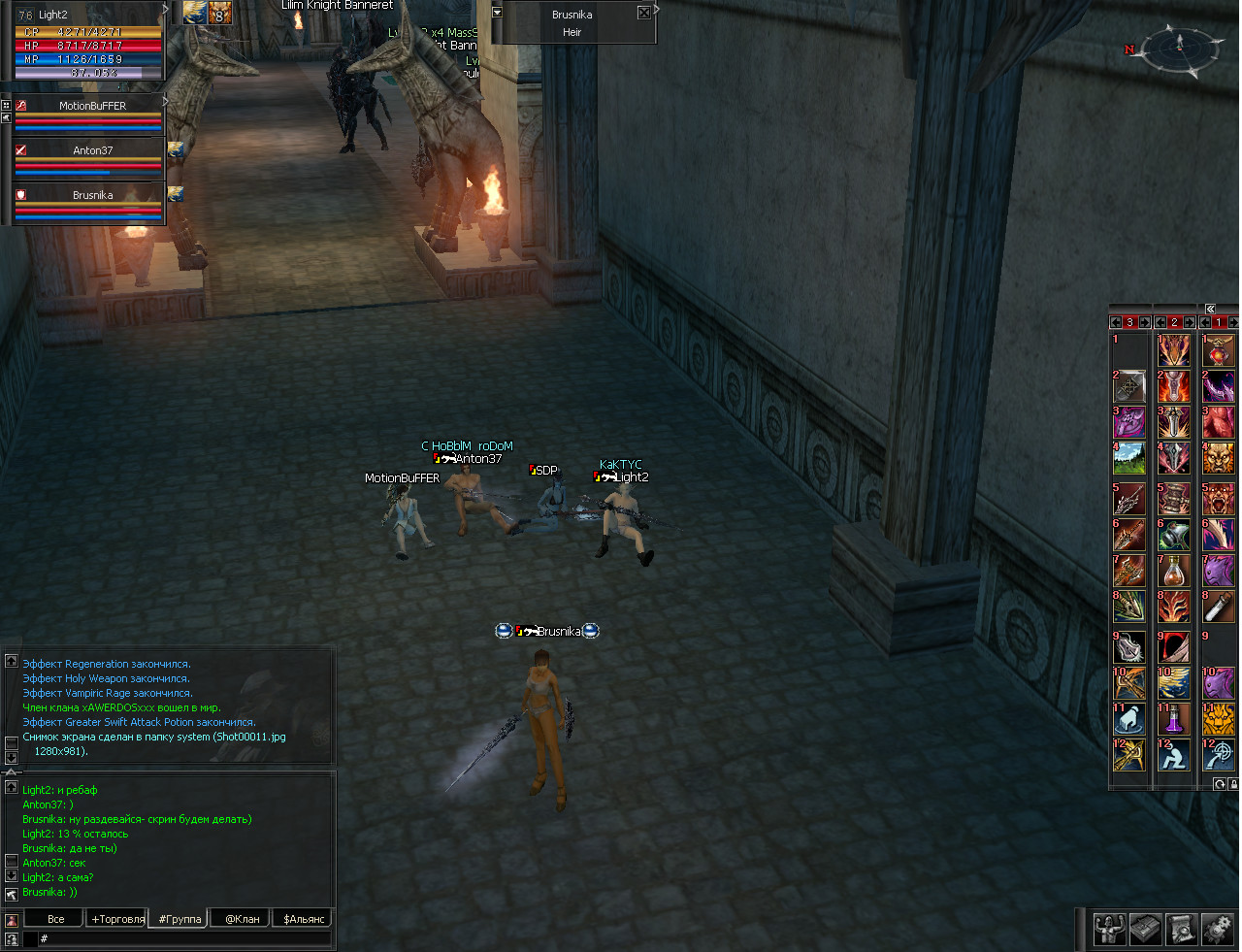
Task: Open the system menu gear icon
Action: pyautogui.click(x=1217, y=929)
